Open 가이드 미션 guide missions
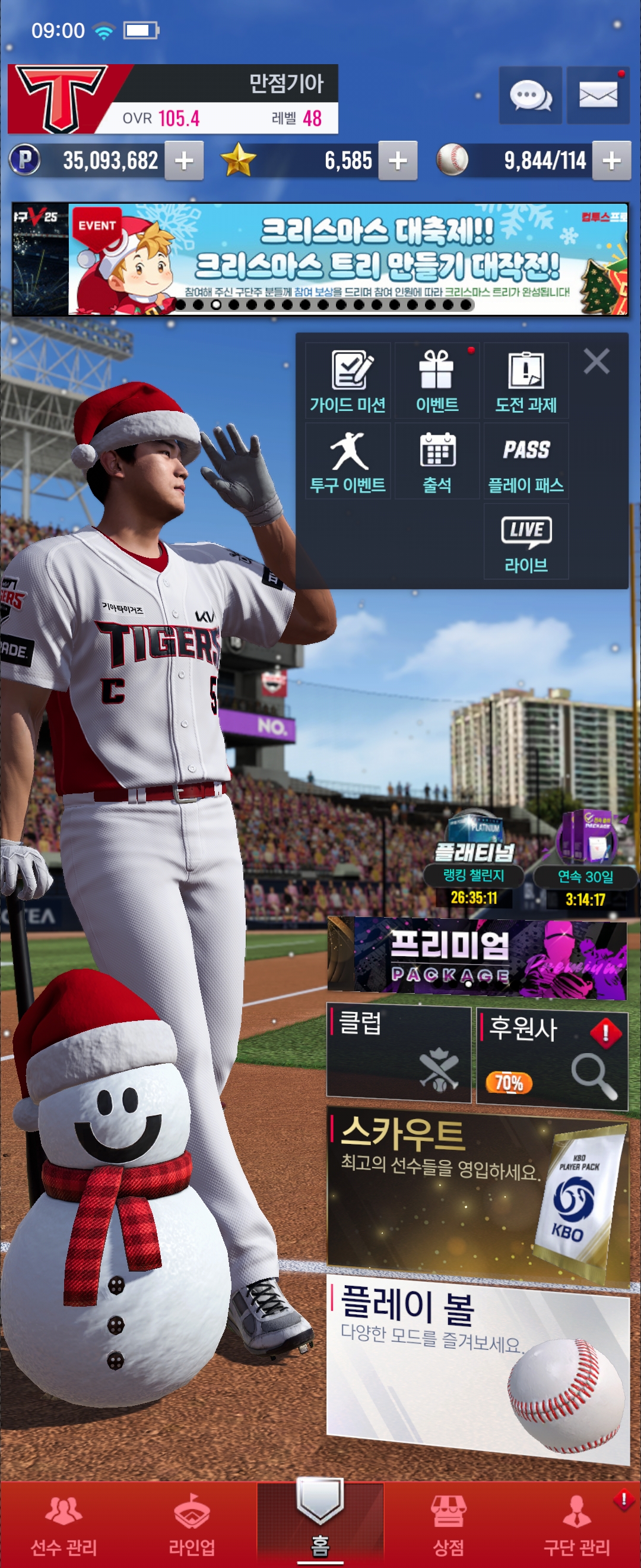Viewport: 641px width, 1568px height. pos(348,381)
